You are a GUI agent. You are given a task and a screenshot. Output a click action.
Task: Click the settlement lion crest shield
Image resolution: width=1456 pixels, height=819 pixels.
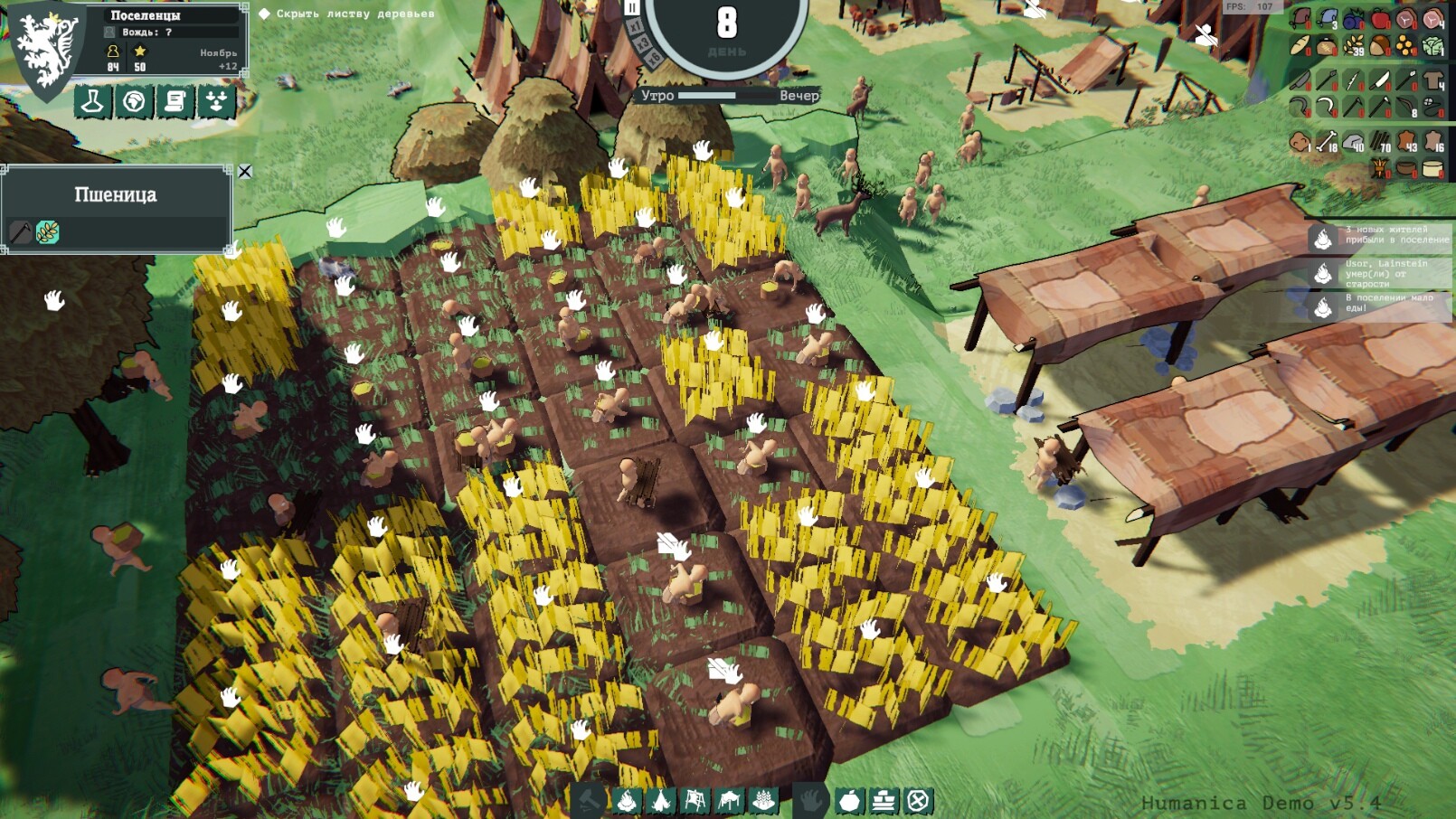(45, 50)
